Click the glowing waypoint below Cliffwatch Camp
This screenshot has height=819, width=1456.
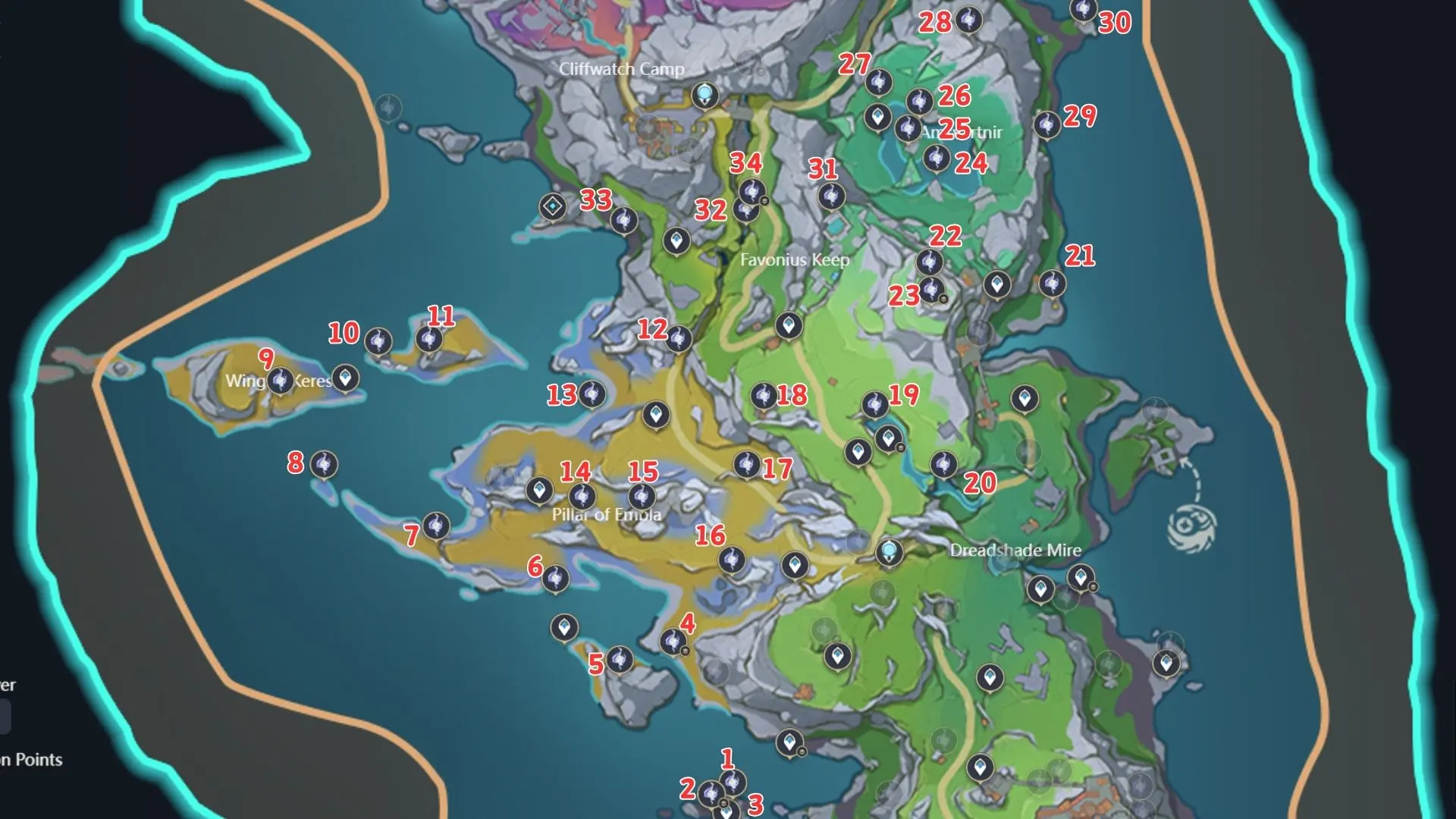click(705, 96)
